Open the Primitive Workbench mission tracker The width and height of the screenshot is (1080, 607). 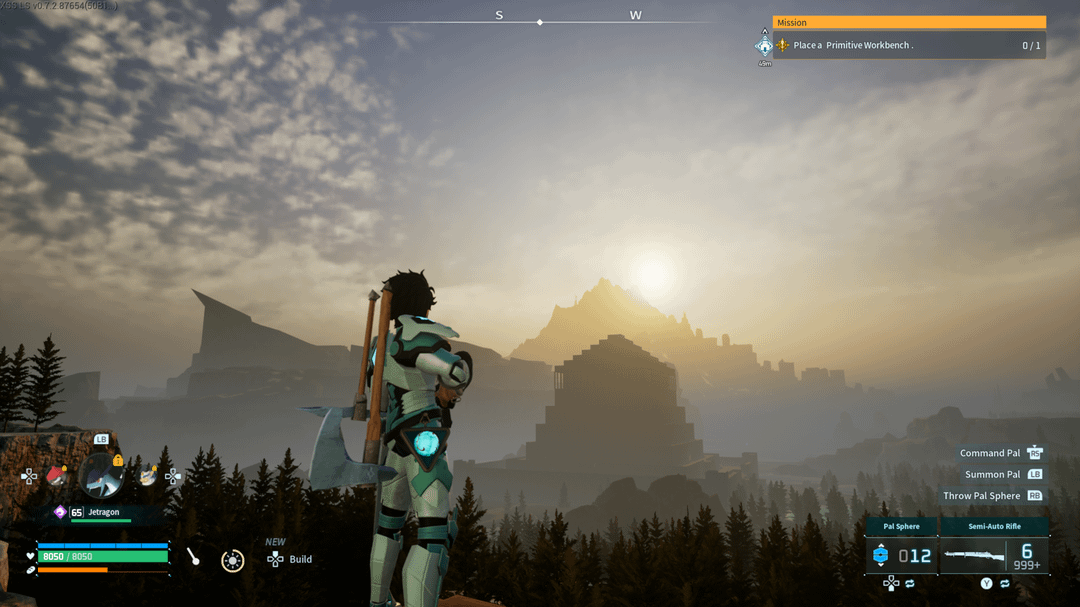point(908,45)
